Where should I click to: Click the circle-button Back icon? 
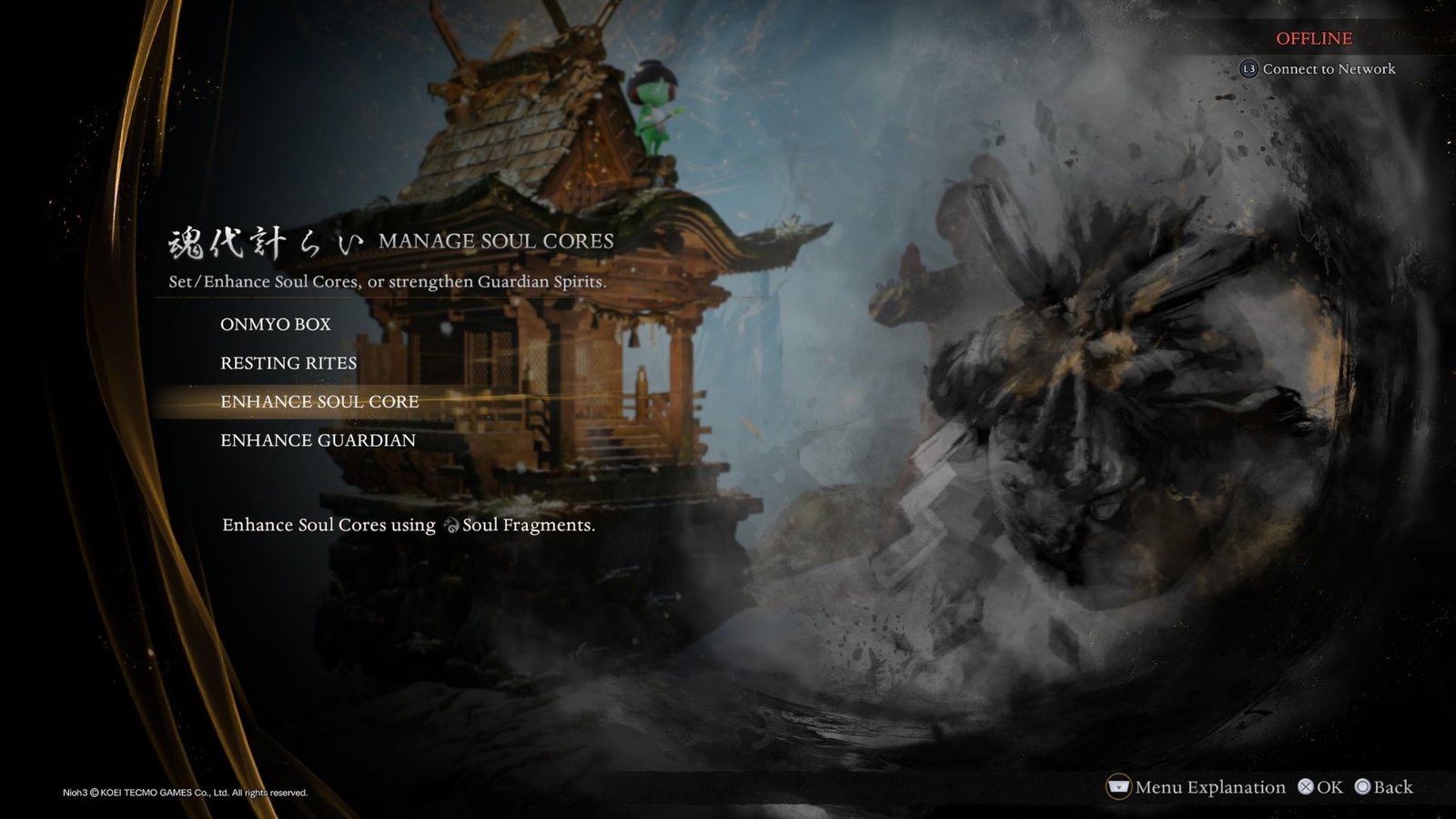click(1364, 786)
